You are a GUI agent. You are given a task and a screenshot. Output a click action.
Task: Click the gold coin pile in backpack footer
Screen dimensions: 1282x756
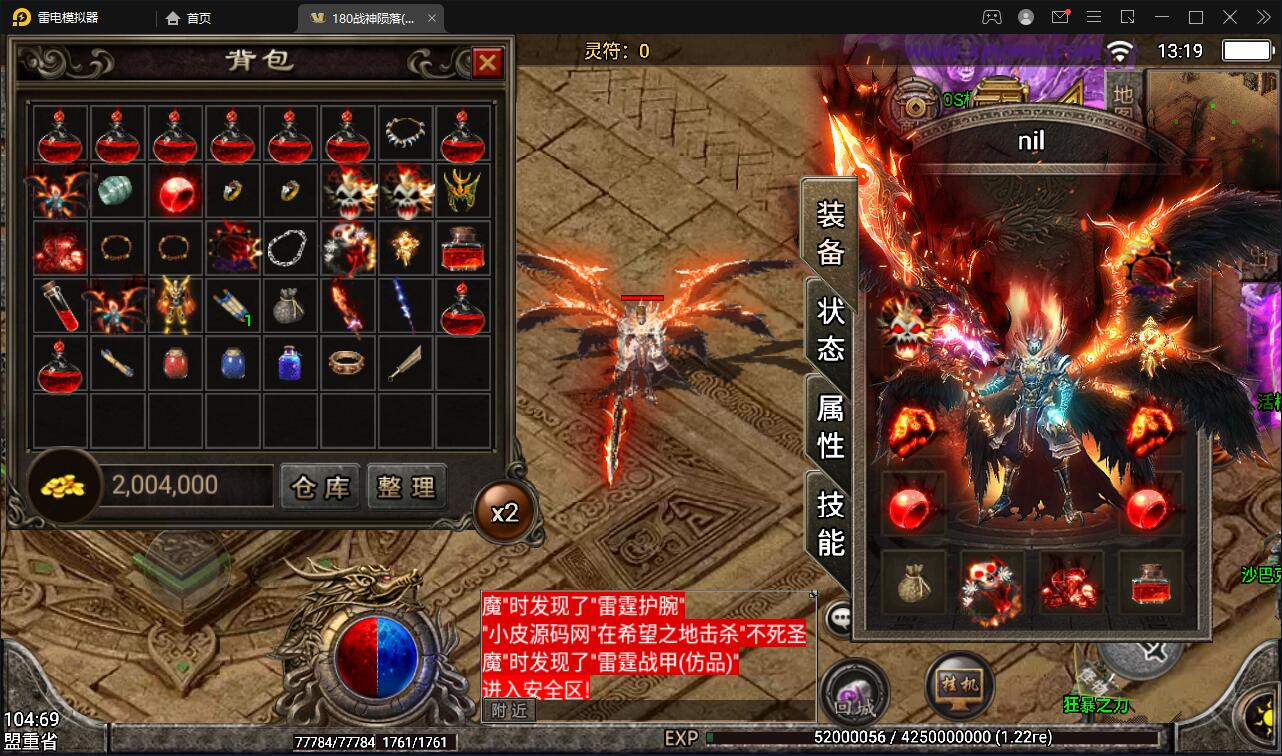60,484
